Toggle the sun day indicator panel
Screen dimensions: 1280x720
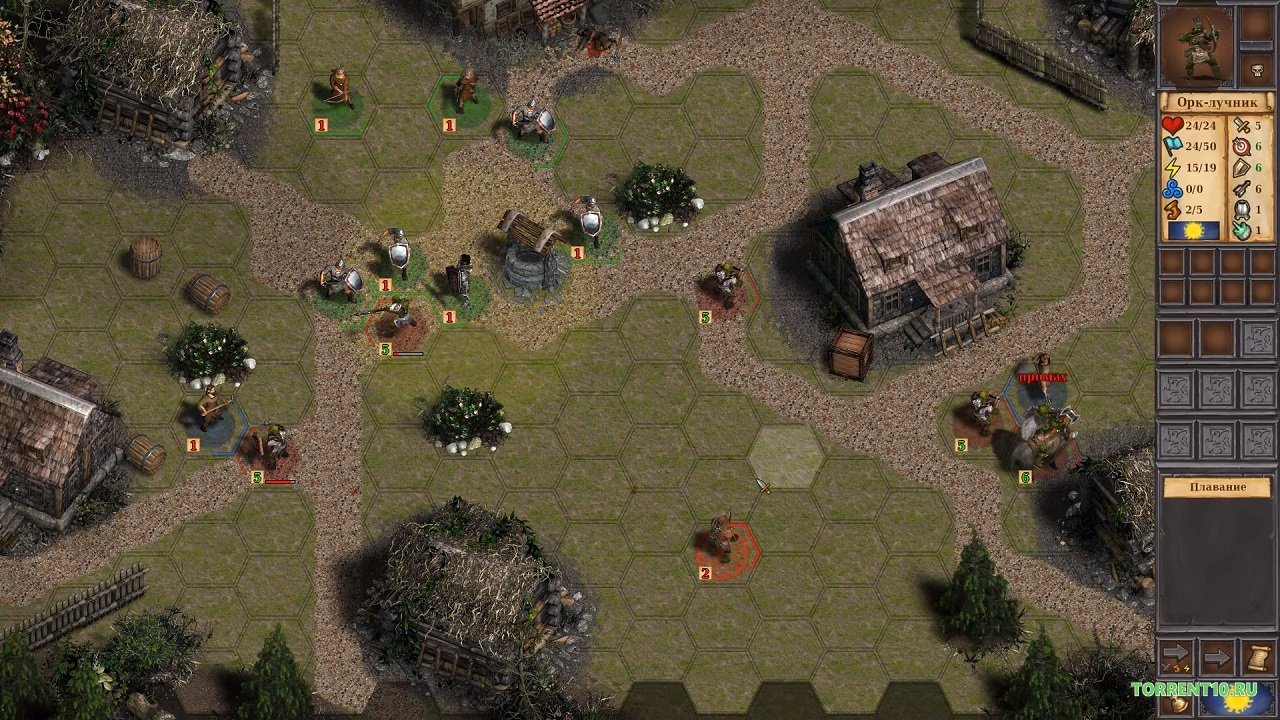tap(1193, 229)
